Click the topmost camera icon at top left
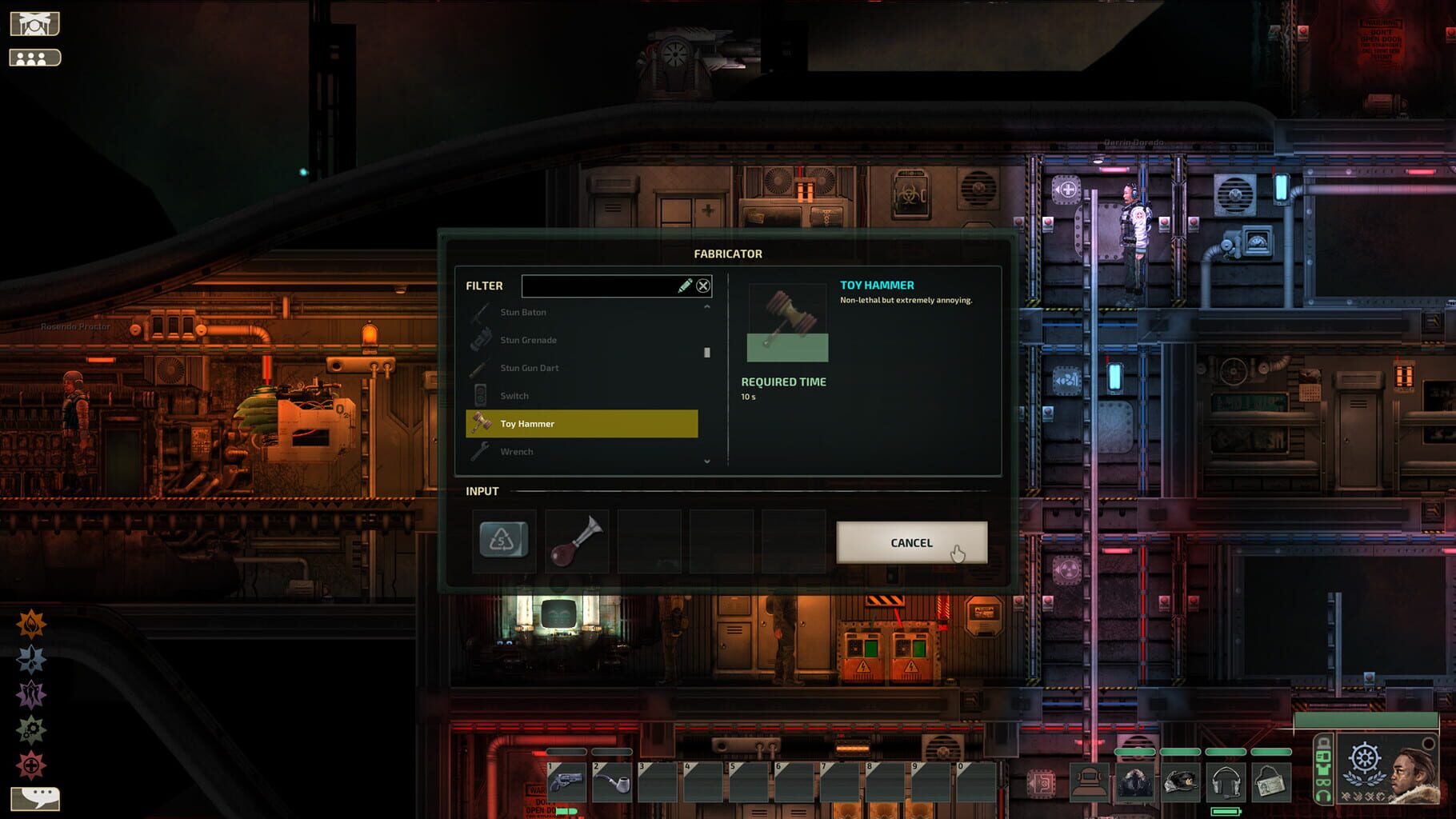The image size is (1456, 819). 34,22
